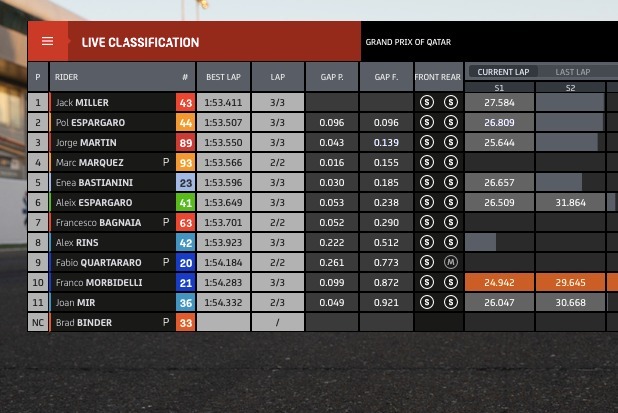The image size is (618, 413).
Task: Switch to the Last Lap tab
Action: click(x=573, y=72)
